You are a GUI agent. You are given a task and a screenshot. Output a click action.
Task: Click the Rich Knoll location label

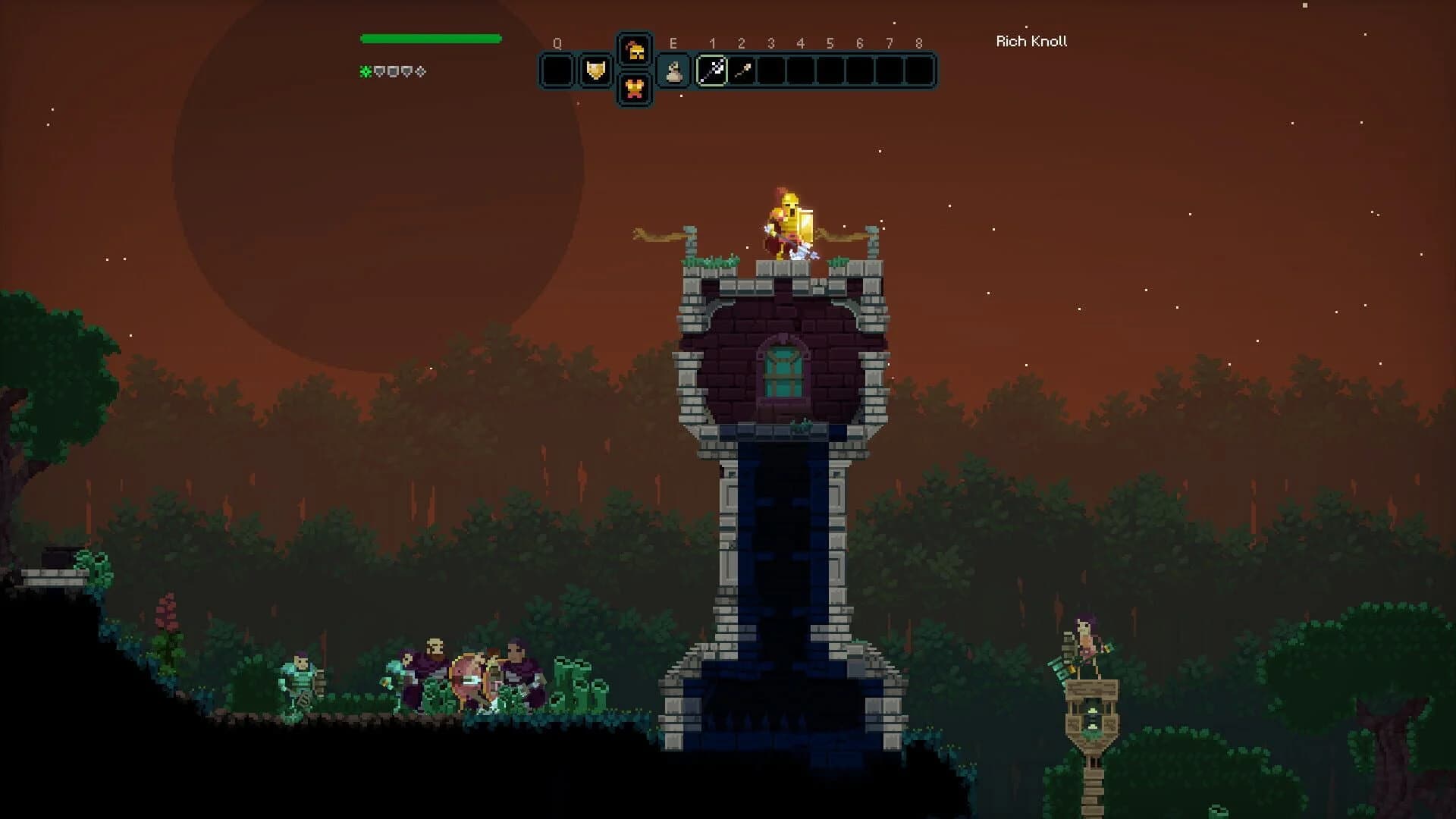pos(1031,42)
